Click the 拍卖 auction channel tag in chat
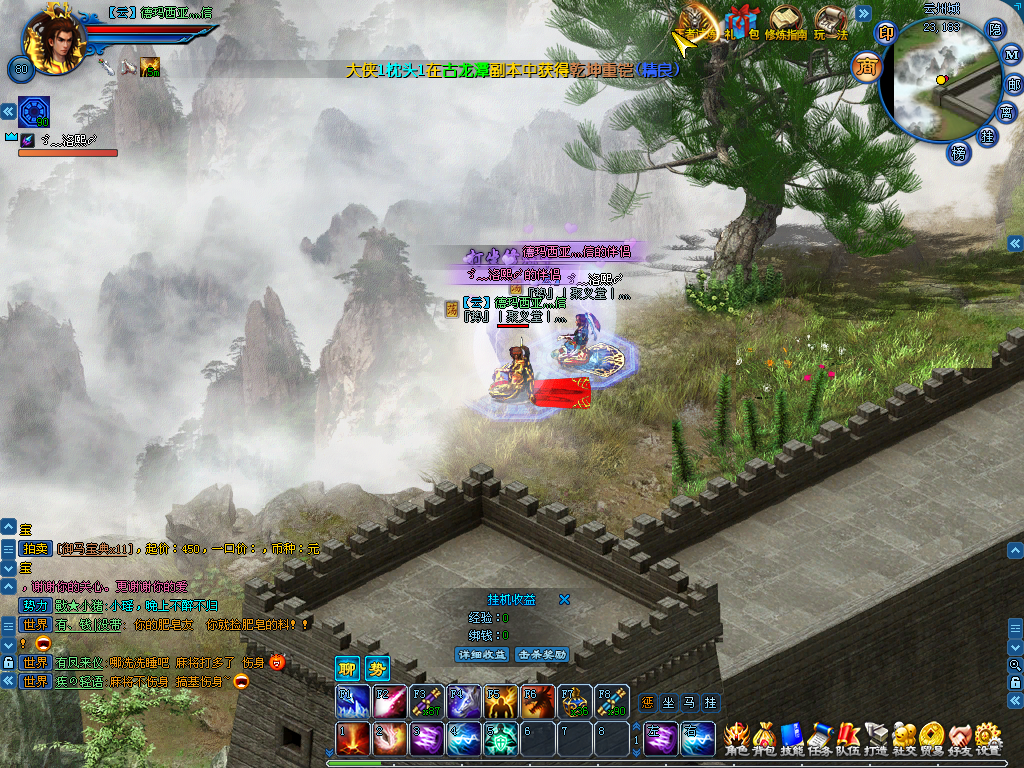Screen dimensions: 1024x768 click(x=35, y=549)
